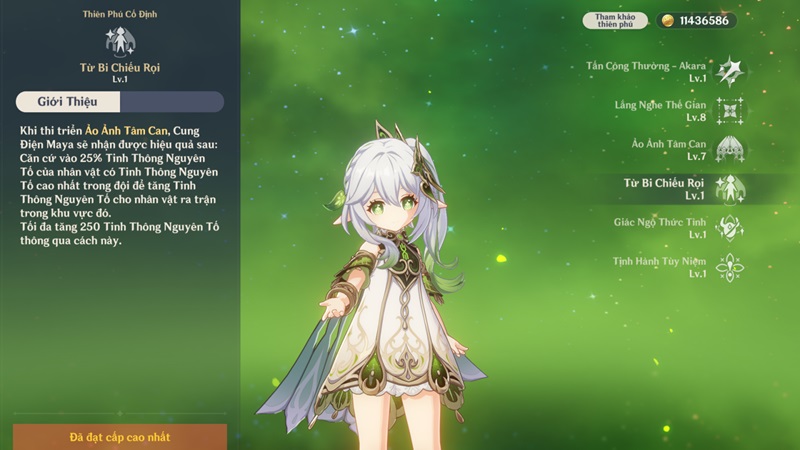The height and width of the screenshot is (450, 800).
Task: Click the Đã đạt cấp cao nhất button
Action: click(120, 437)
